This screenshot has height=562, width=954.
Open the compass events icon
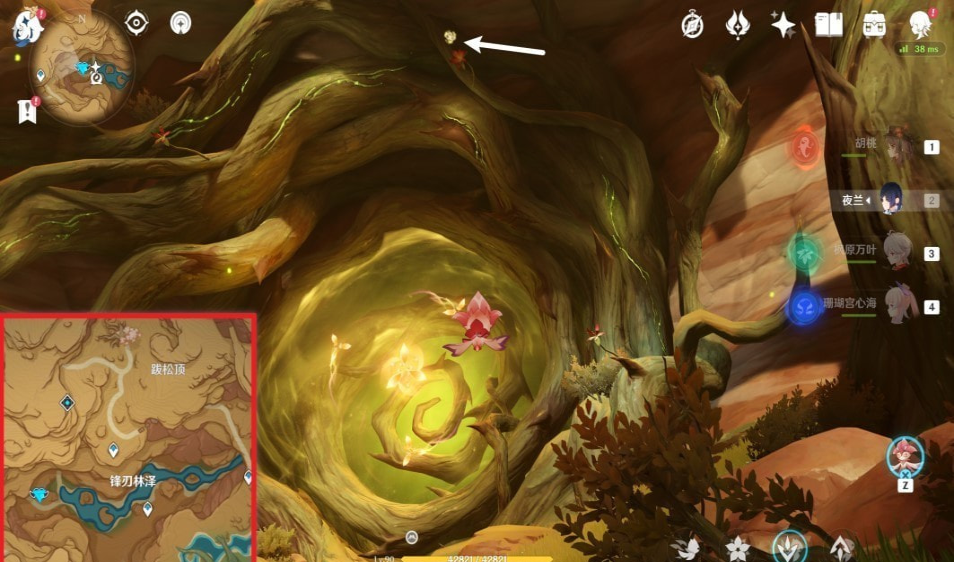pos(693,25)
